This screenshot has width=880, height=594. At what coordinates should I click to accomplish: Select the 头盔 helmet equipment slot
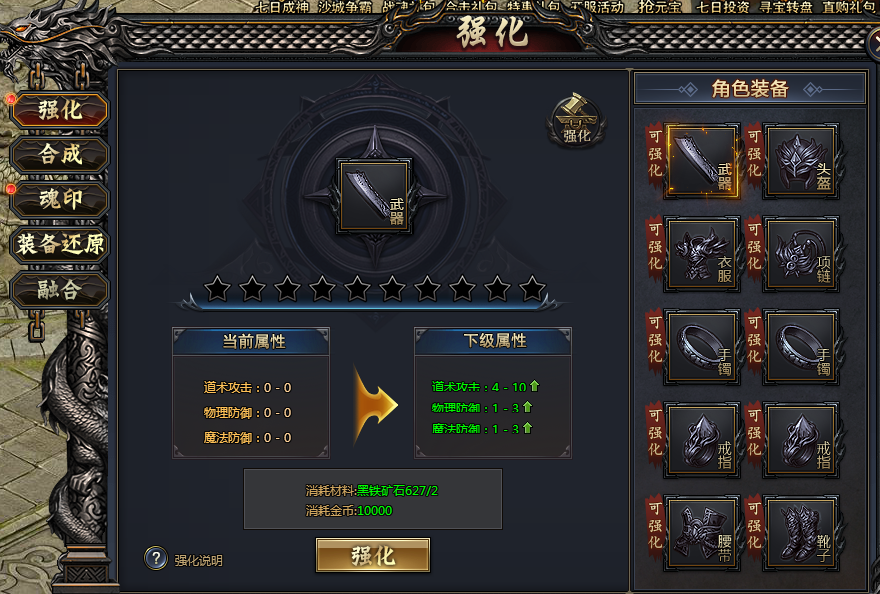point(800,160)
